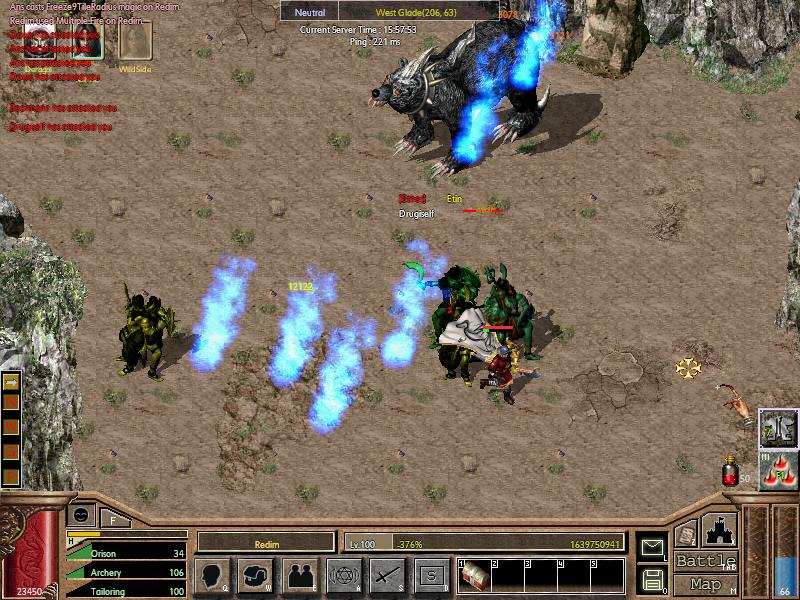The width and height of the screenshot is (800, 600).
Task: Use the red health potion
Action: [731, 471]
